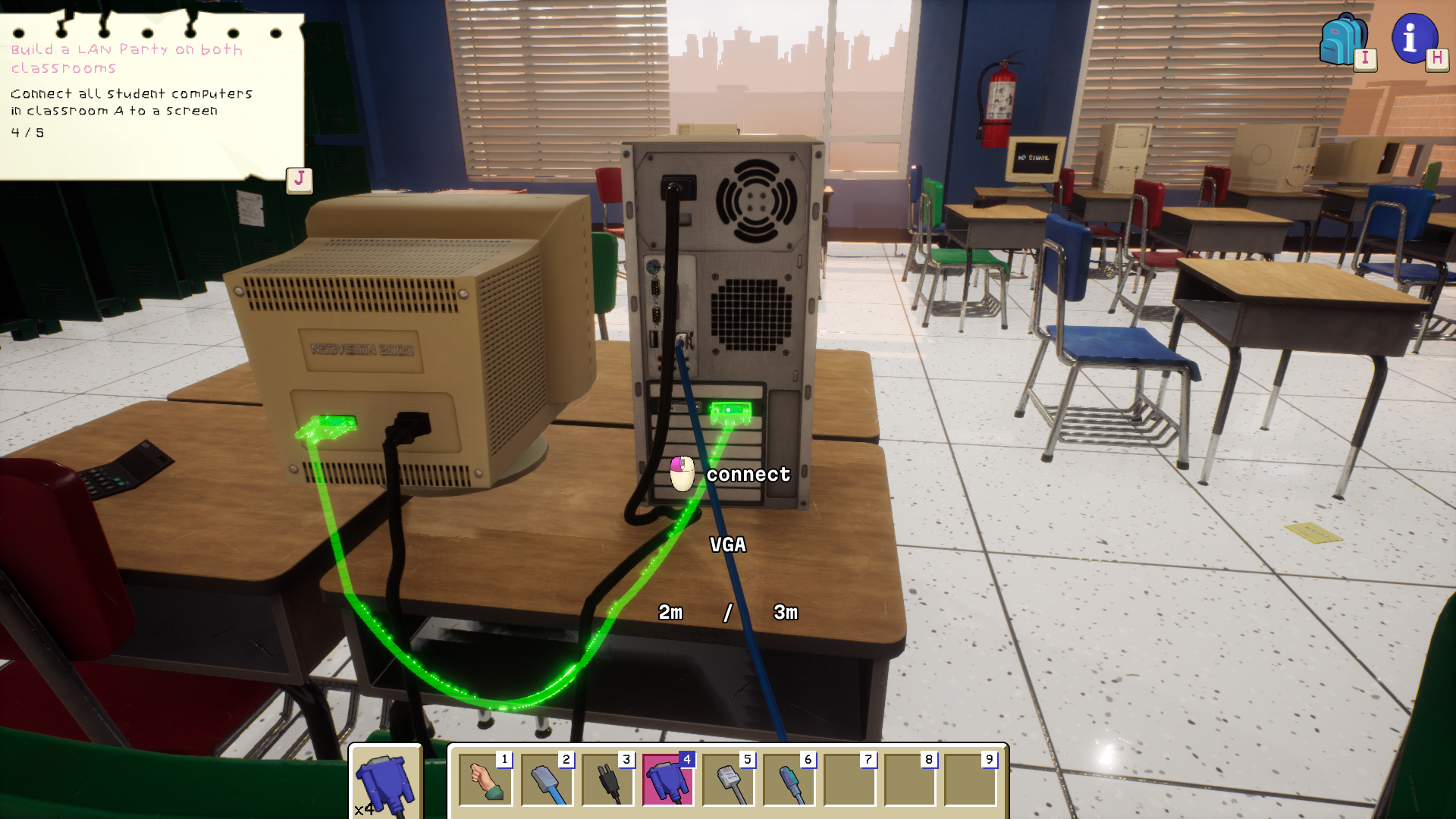Switch to the PS/2 cable slot
This screenshot has height=819, width=1456.
(x=789, y=780)
